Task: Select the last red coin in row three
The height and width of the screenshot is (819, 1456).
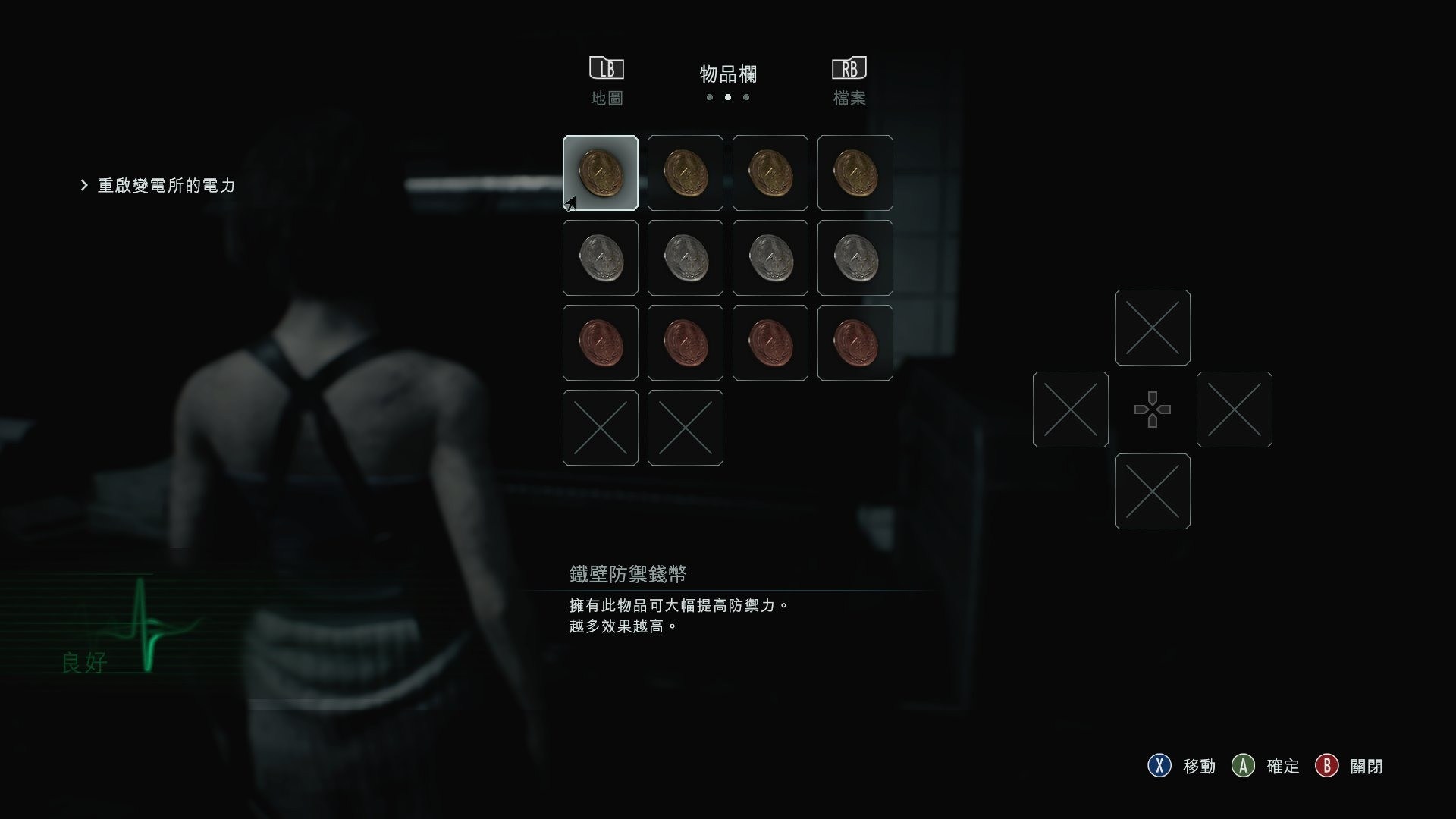Action: (855, 343)
